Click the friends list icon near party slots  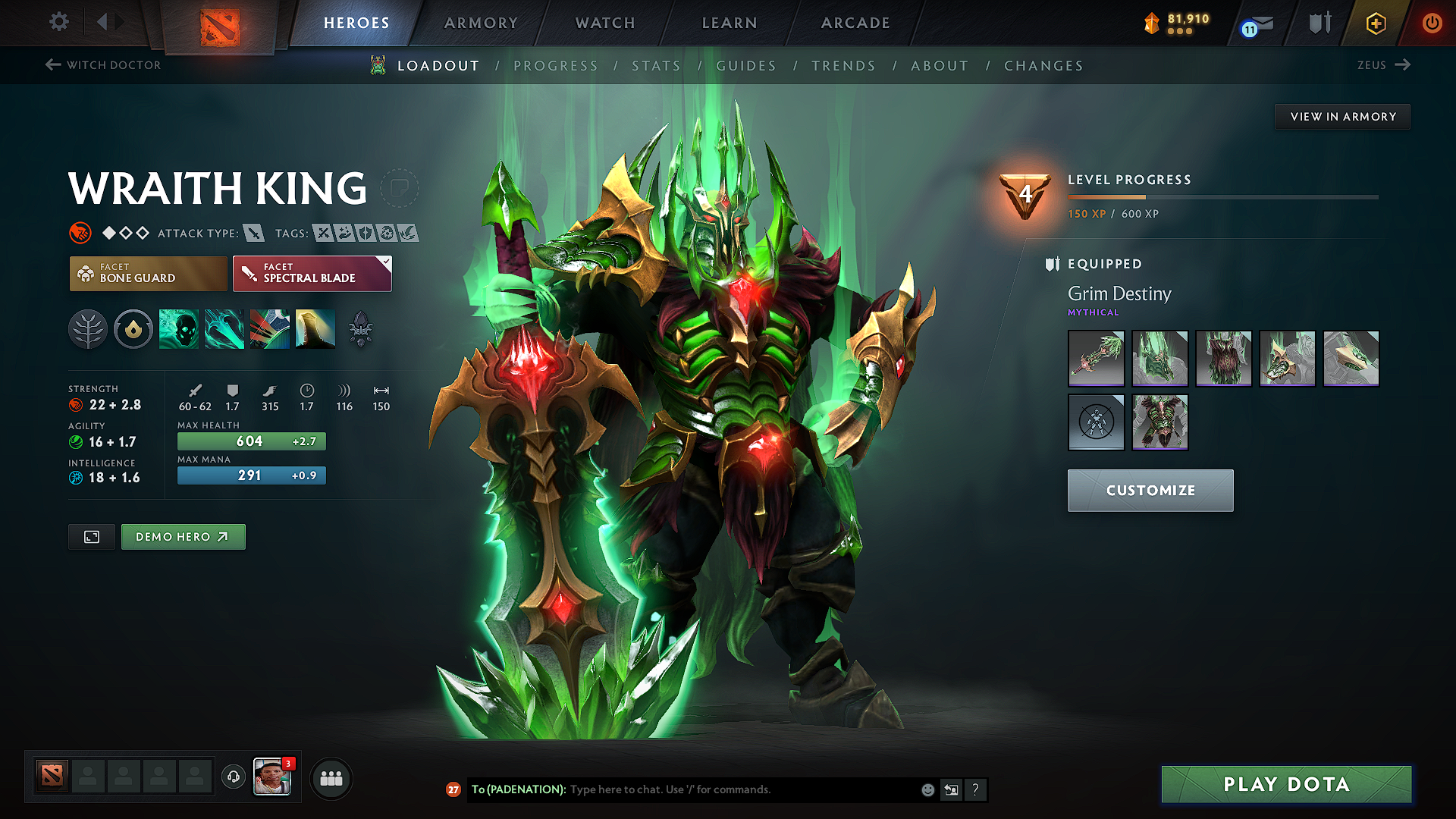[331, 777]
